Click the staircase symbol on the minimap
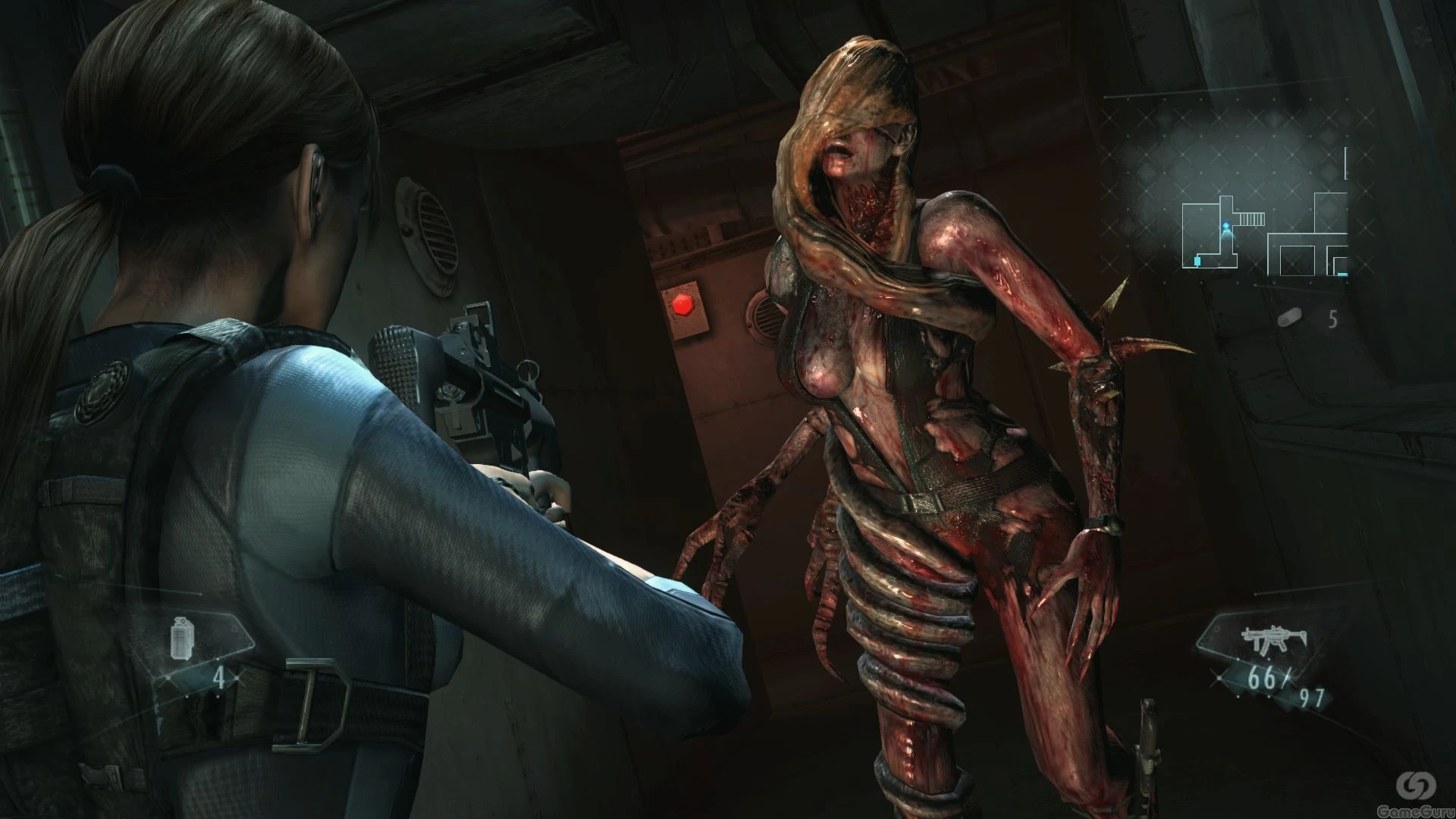 1253,218
